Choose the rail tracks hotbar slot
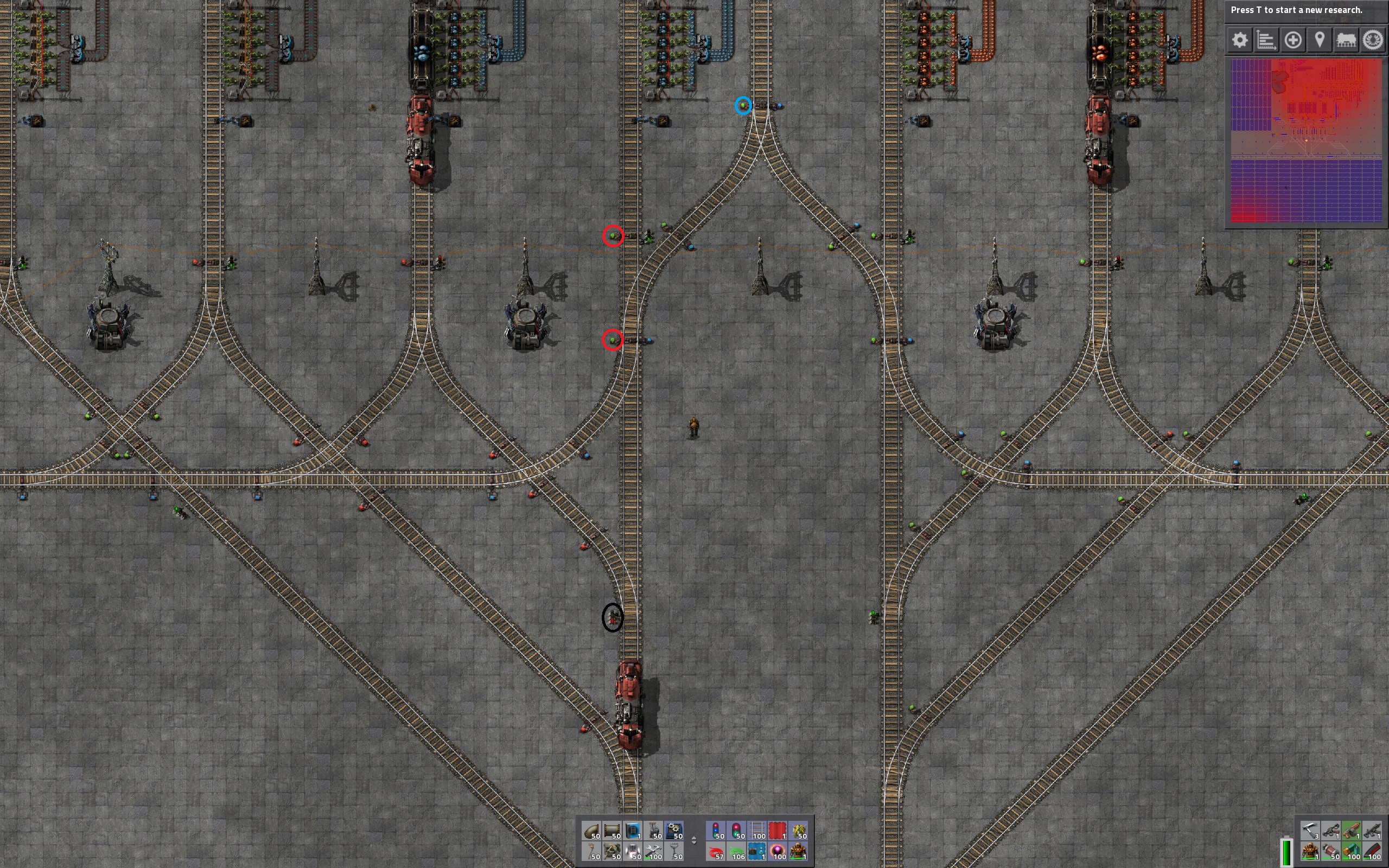 tap(757, 831)
